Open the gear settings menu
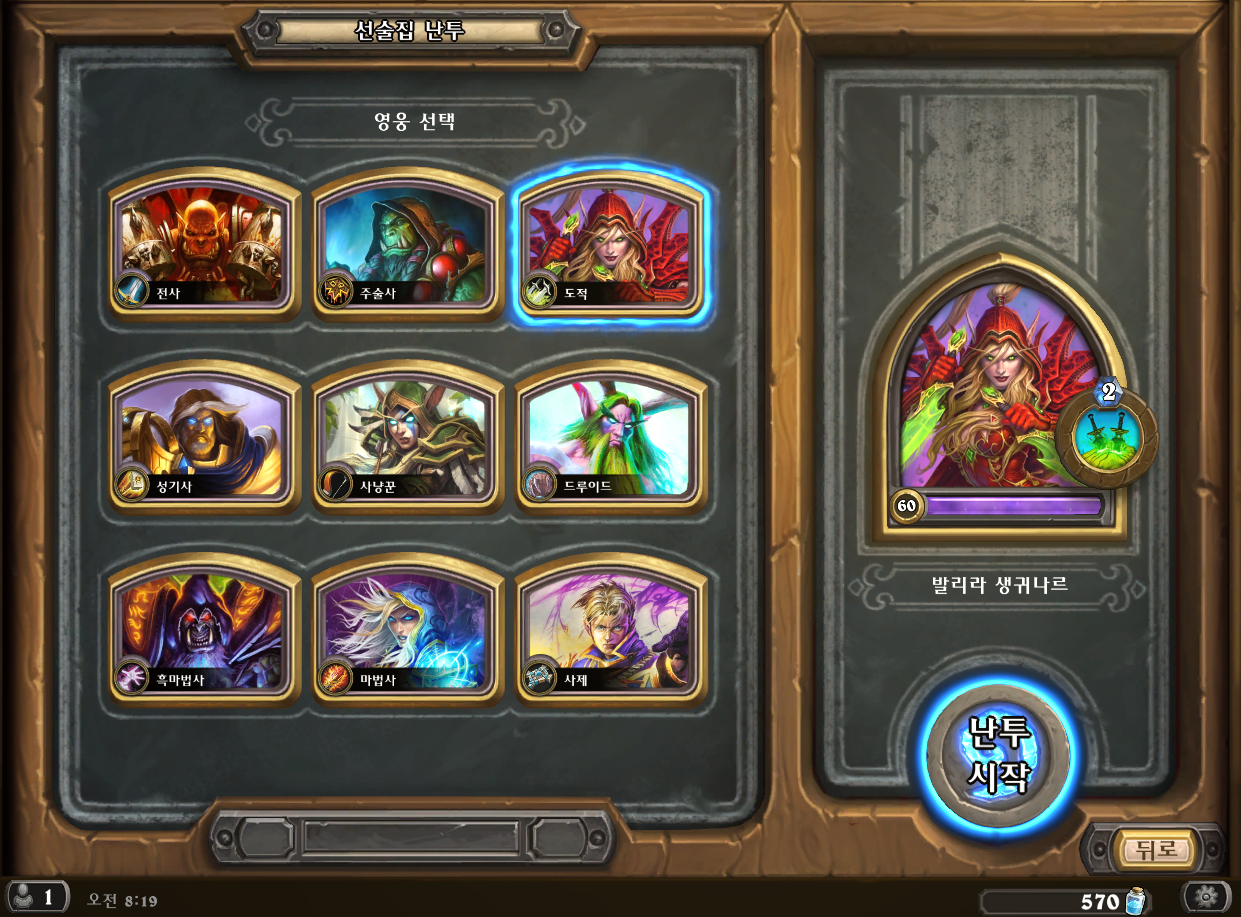1241x917 pixels. [1204, 896]
